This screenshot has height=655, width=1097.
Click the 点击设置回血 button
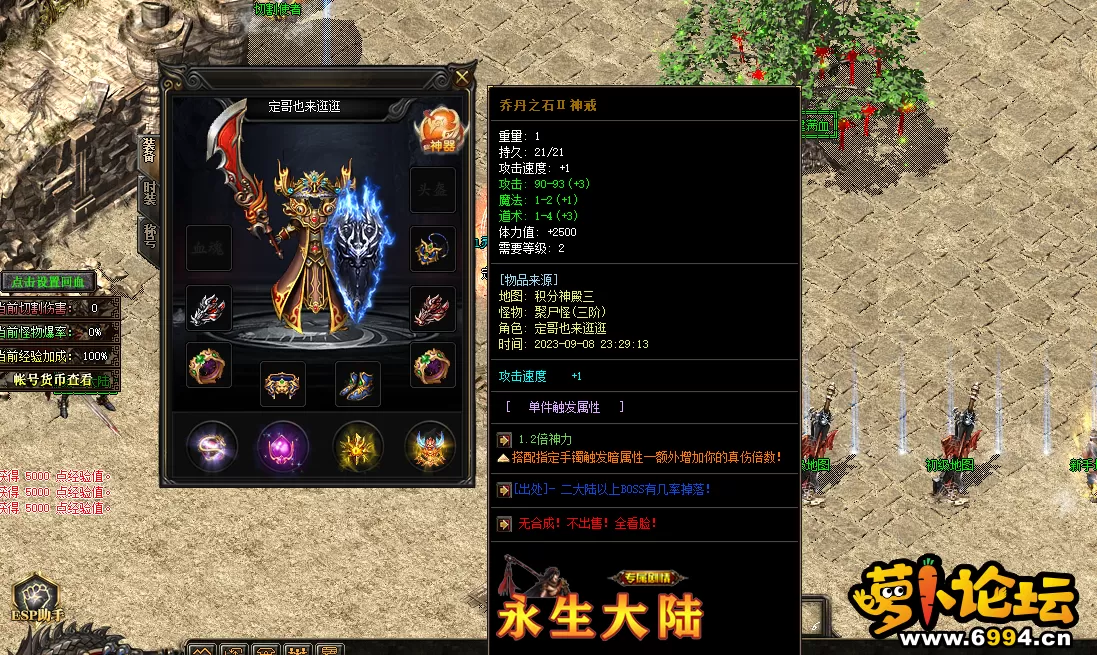pyautogui.click(x=47, y=282)
